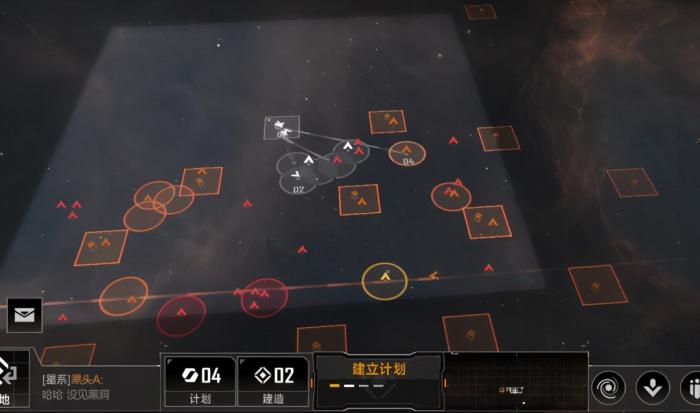The height and width of the screenshot is (413, 700).
Task: Click the downward arrow round icon
Action: coord(653,386)
